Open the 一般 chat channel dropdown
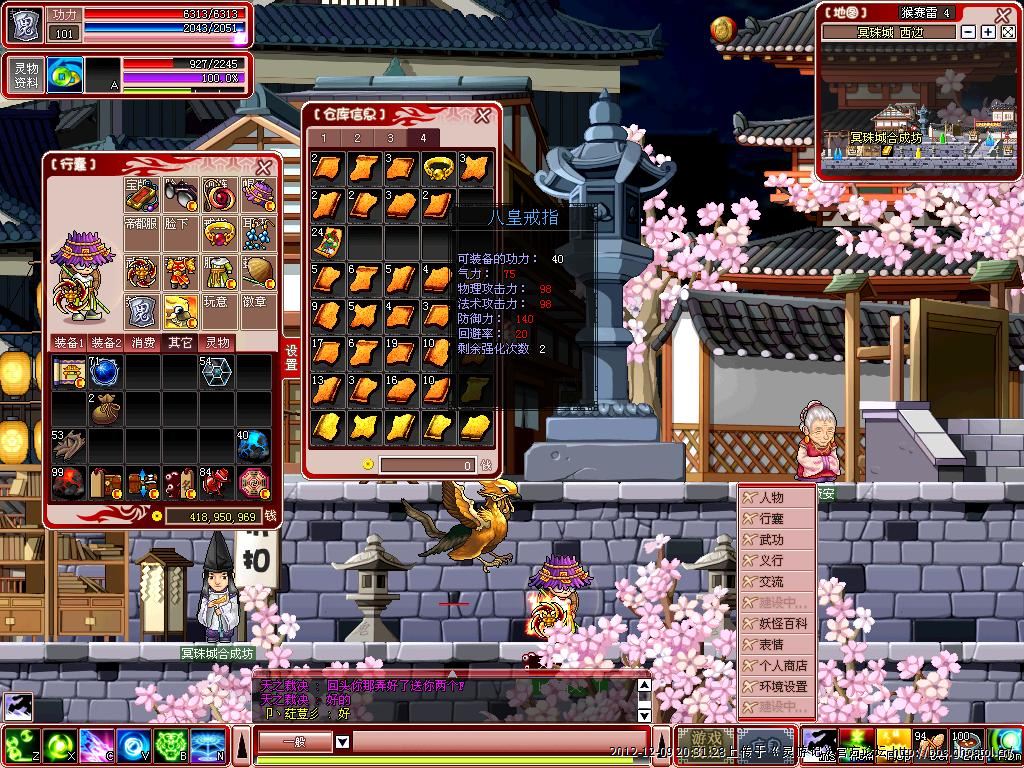Viewport: 1024px width, 768px height. pos(342,742)
